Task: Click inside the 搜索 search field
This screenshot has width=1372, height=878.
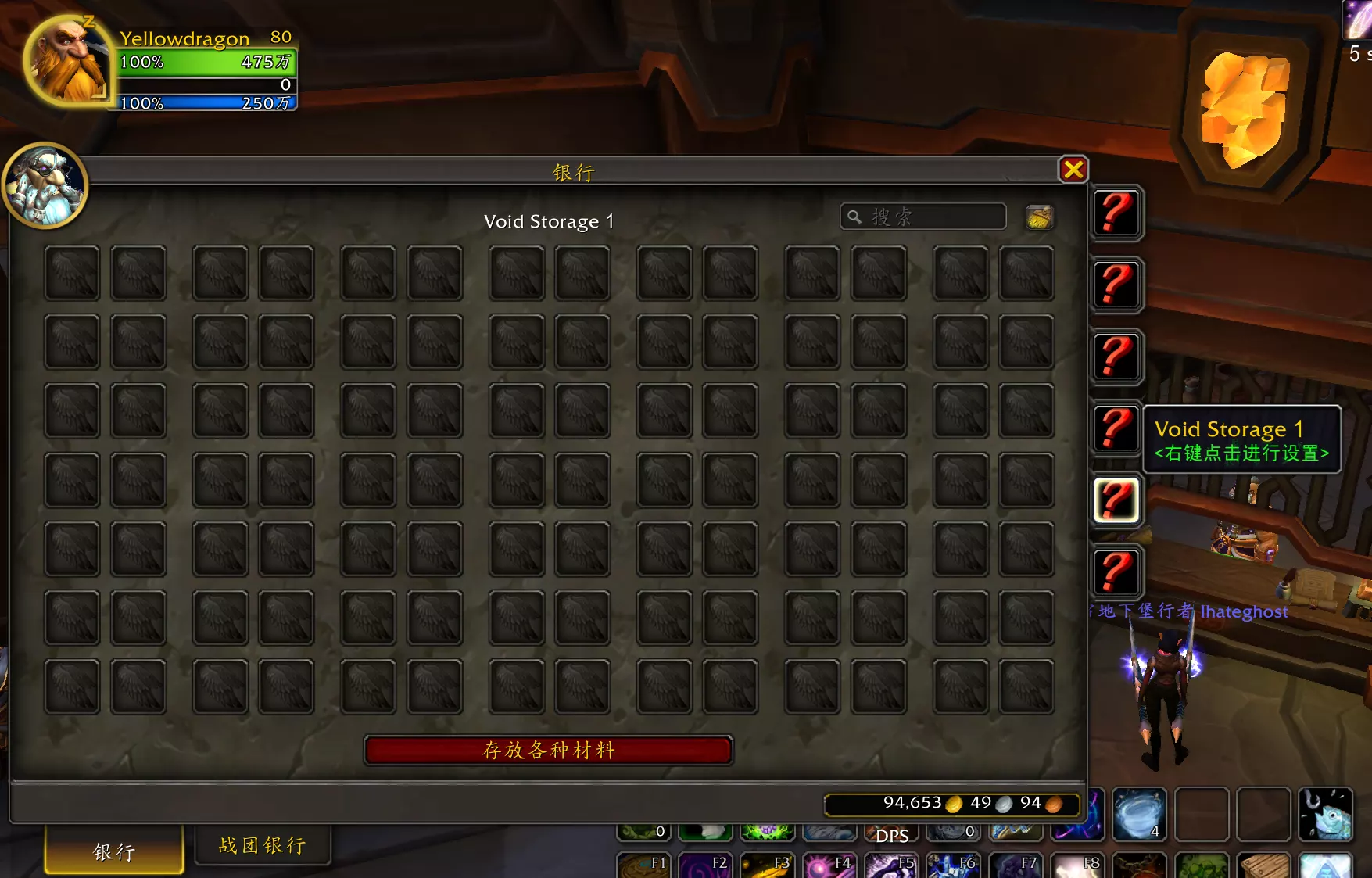Action: tap(922, 217)
